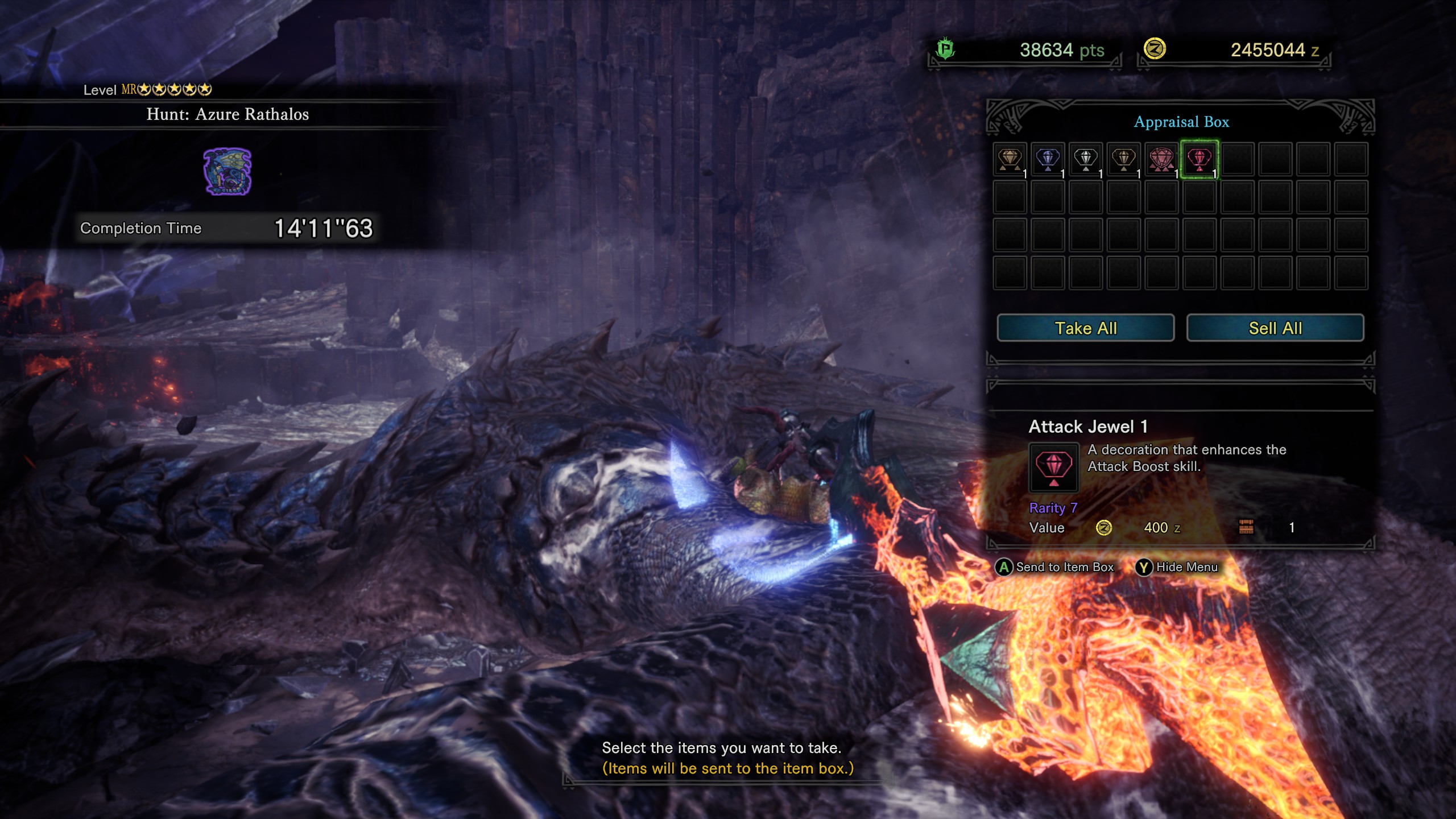The height and width of the screenshot is (819, 1456).
Task: Pick the white jewel slot
Action: (x=1085, y=159)
